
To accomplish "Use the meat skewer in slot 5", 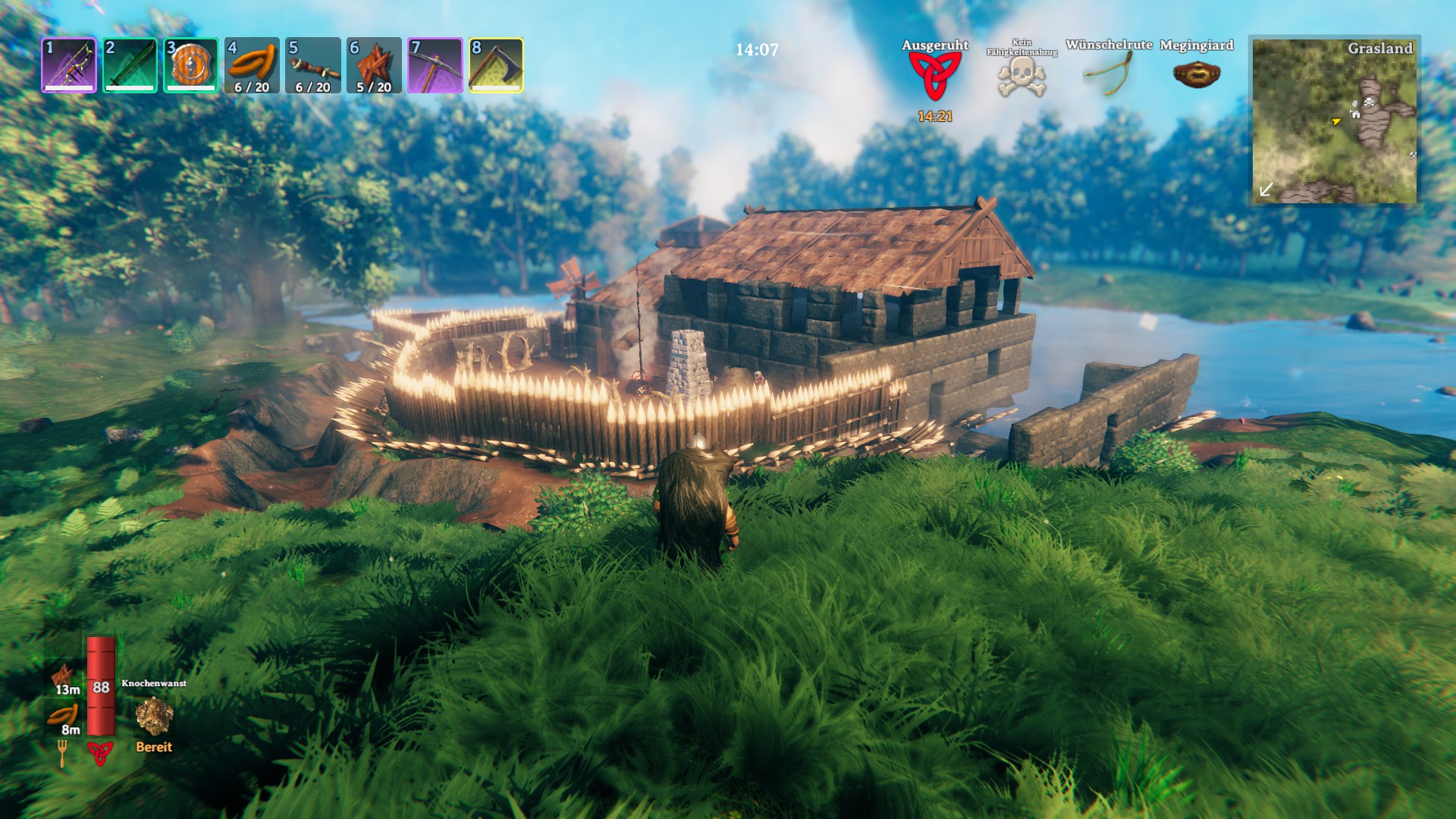I will [313, 65].
